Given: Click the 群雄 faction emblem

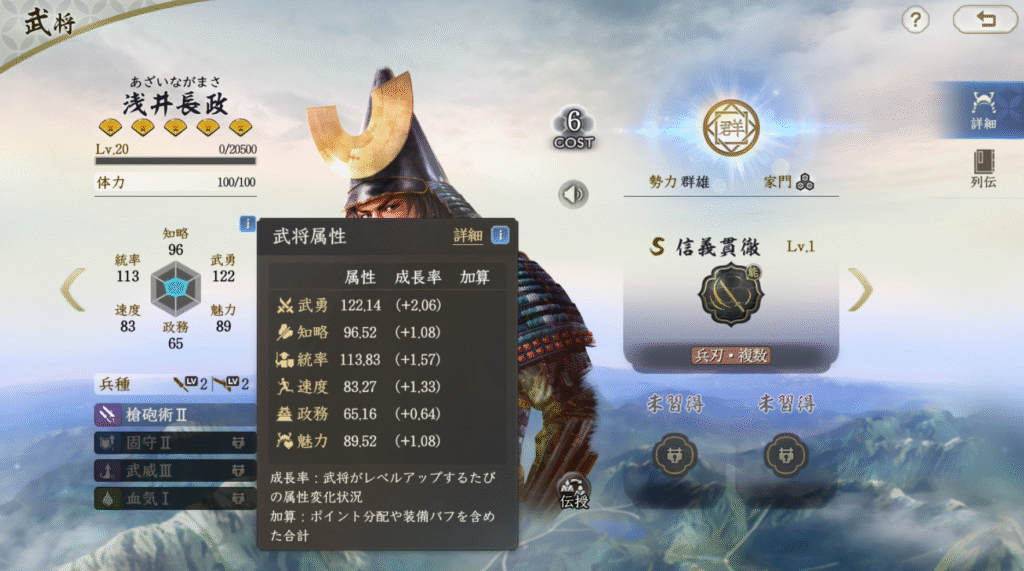Looking at the screenshot, I should pos(731,127).
